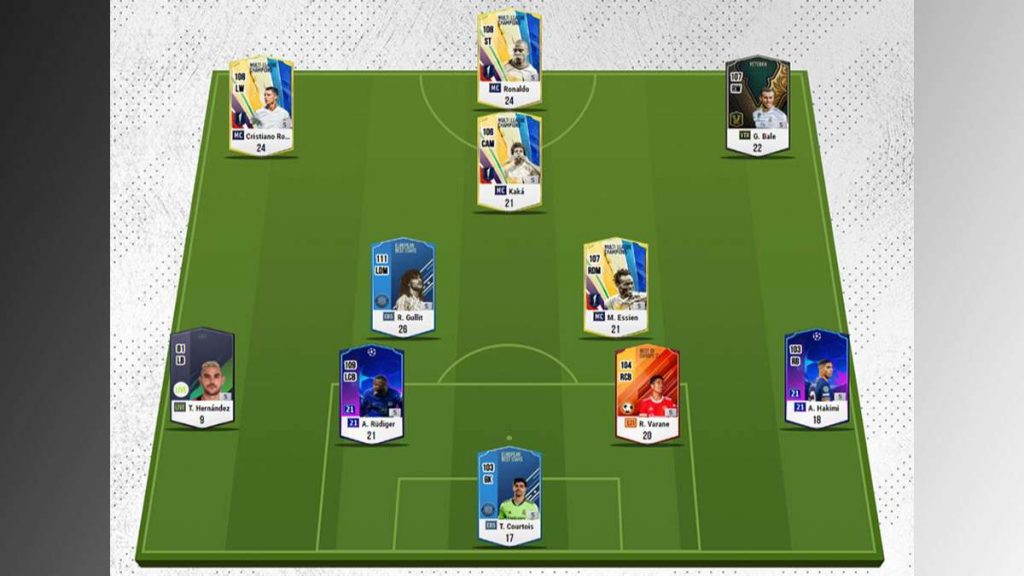Select T. Hernández left back card
Screen dimensions: 1024x576
click(x=202, y=377)
